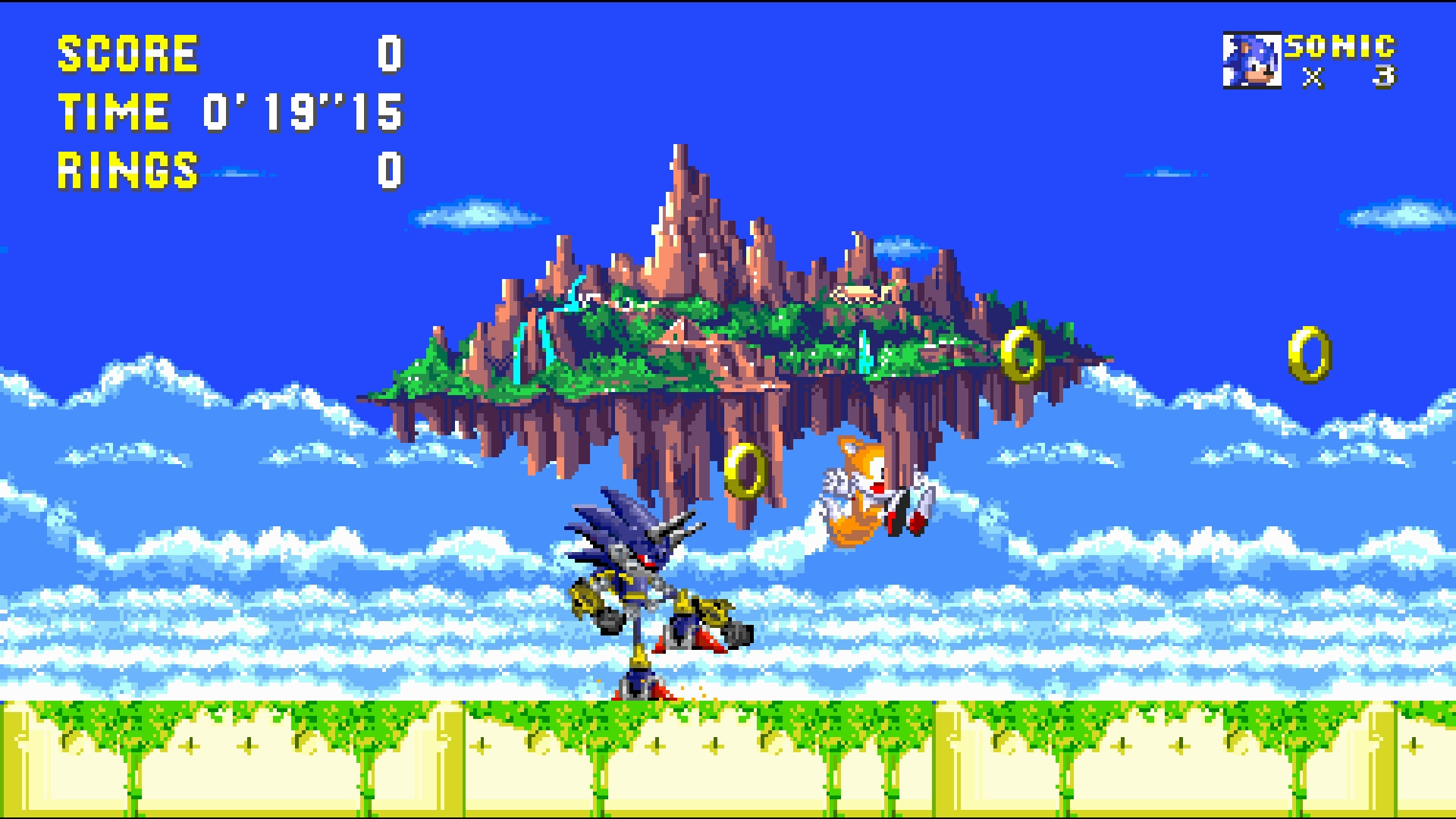This screenshot has width=1456, height=819.
Task: Click the x3 lives number
Action: coord(1385,76)
